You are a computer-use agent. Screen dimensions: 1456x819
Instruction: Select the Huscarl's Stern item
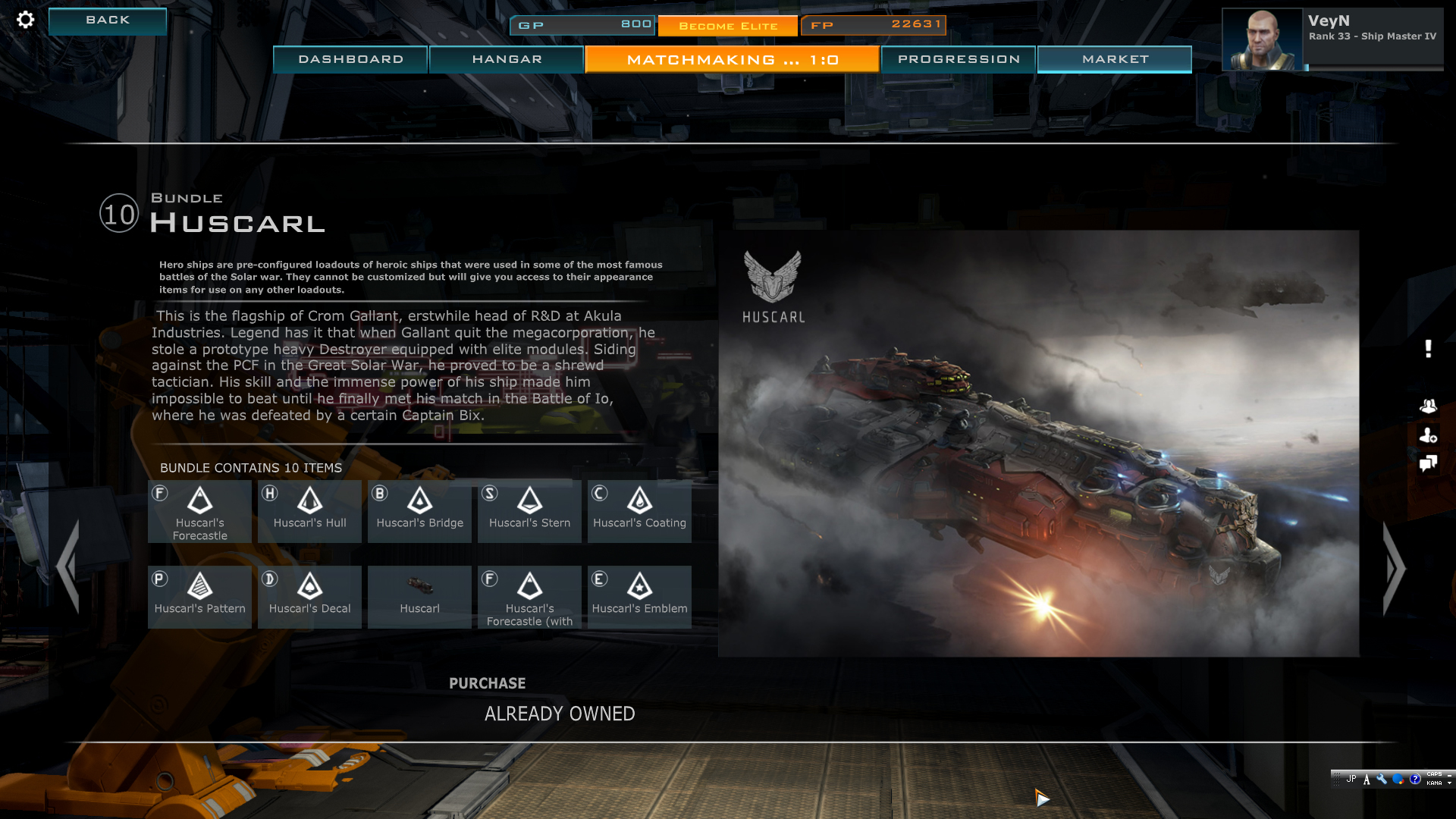pyautogui.click(x=529, y=510)
